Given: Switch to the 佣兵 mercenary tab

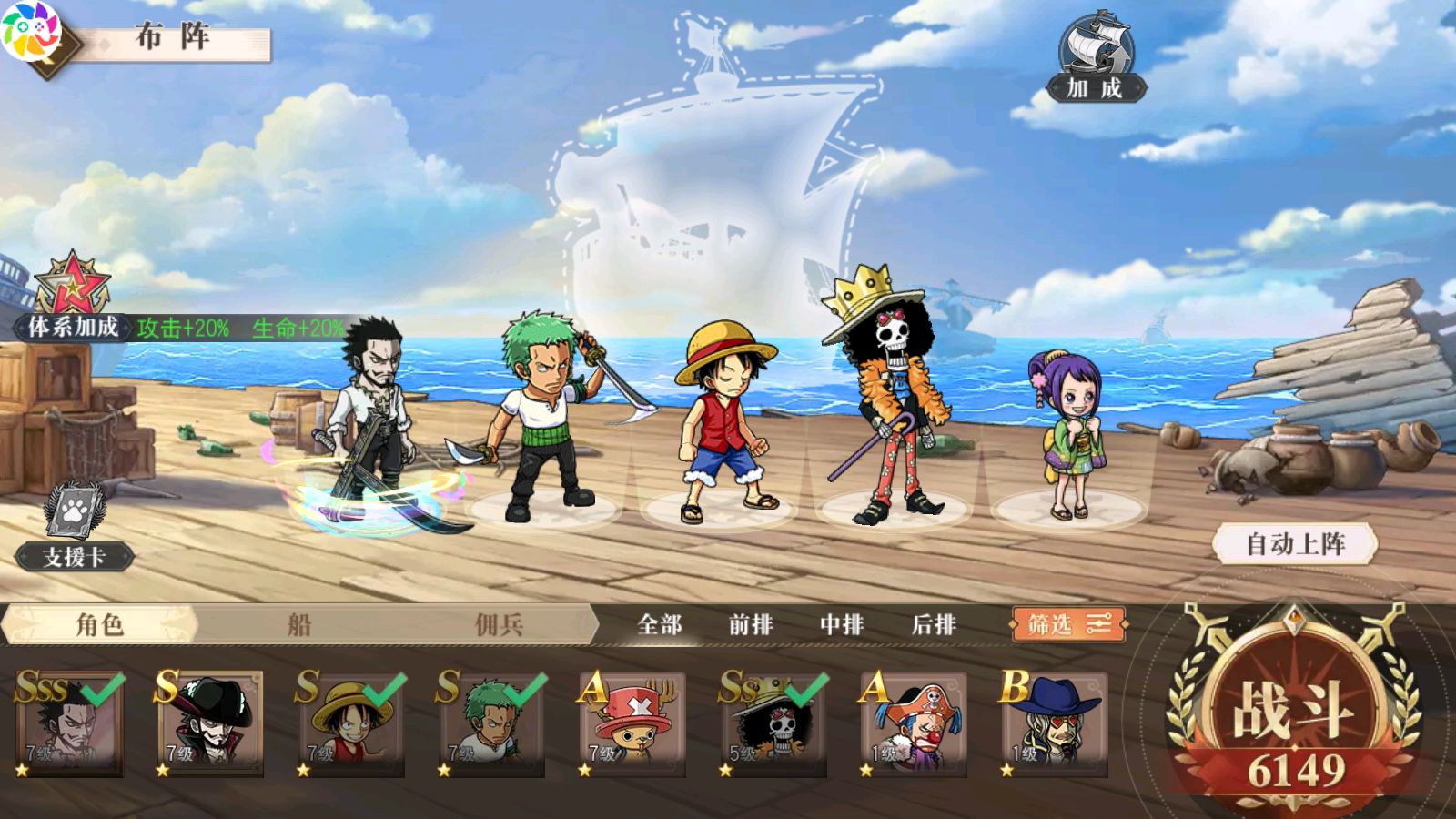Looking at the screenshot, I should pos(499,624).
